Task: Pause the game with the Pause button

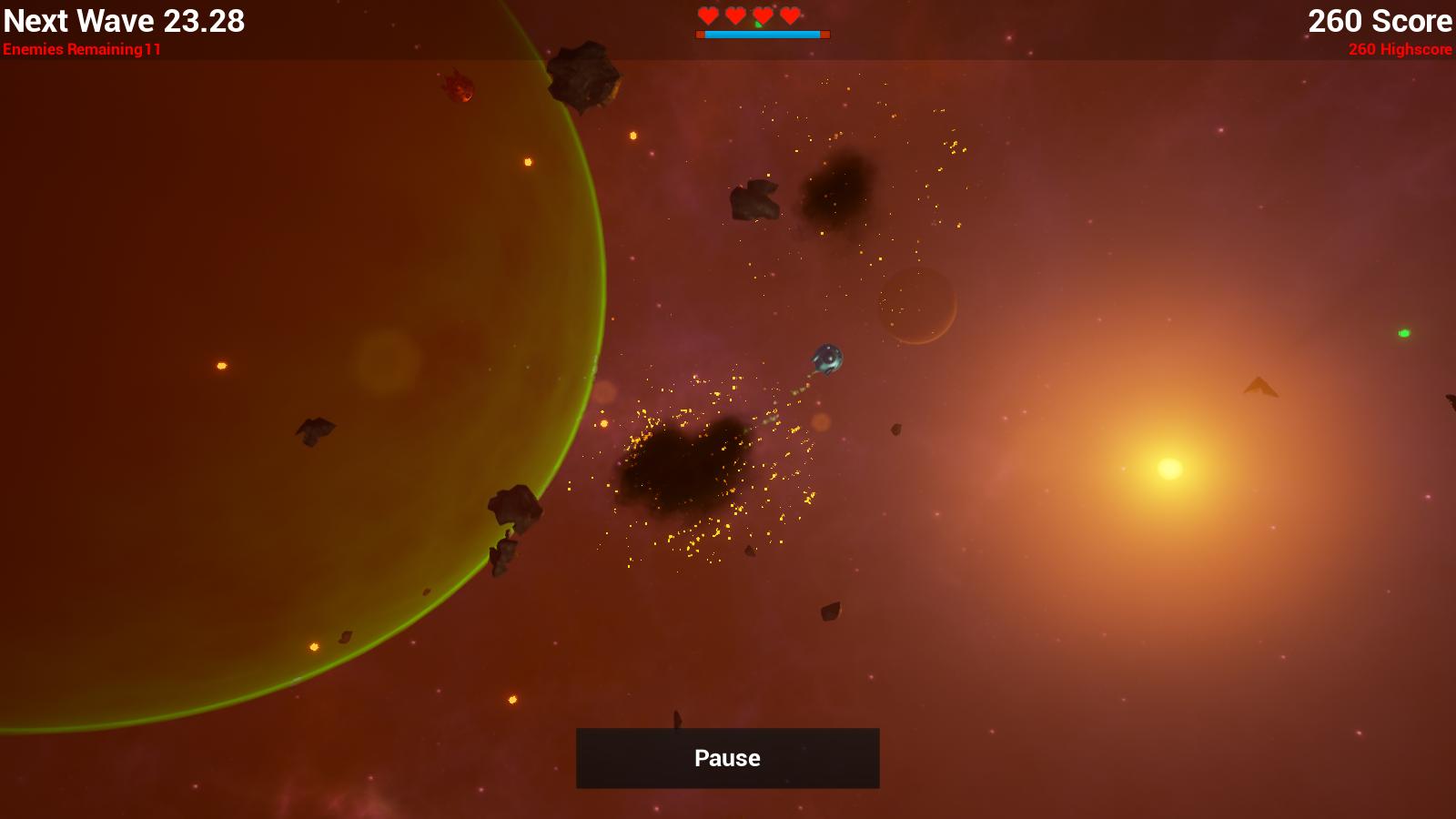Action: (727, 758)
